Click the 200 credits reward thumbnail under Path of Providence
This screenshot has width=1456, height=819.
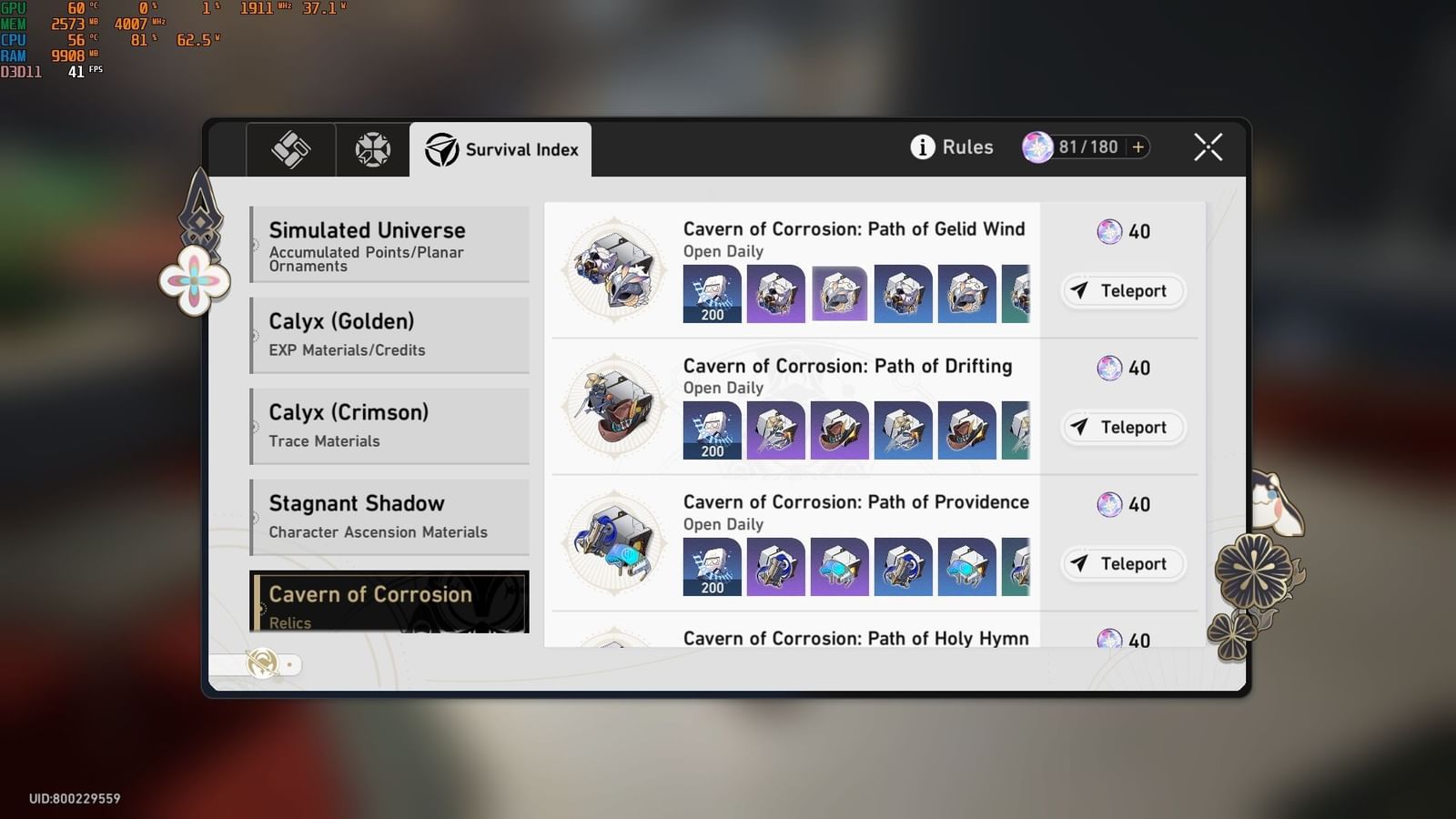pos(712,567)
